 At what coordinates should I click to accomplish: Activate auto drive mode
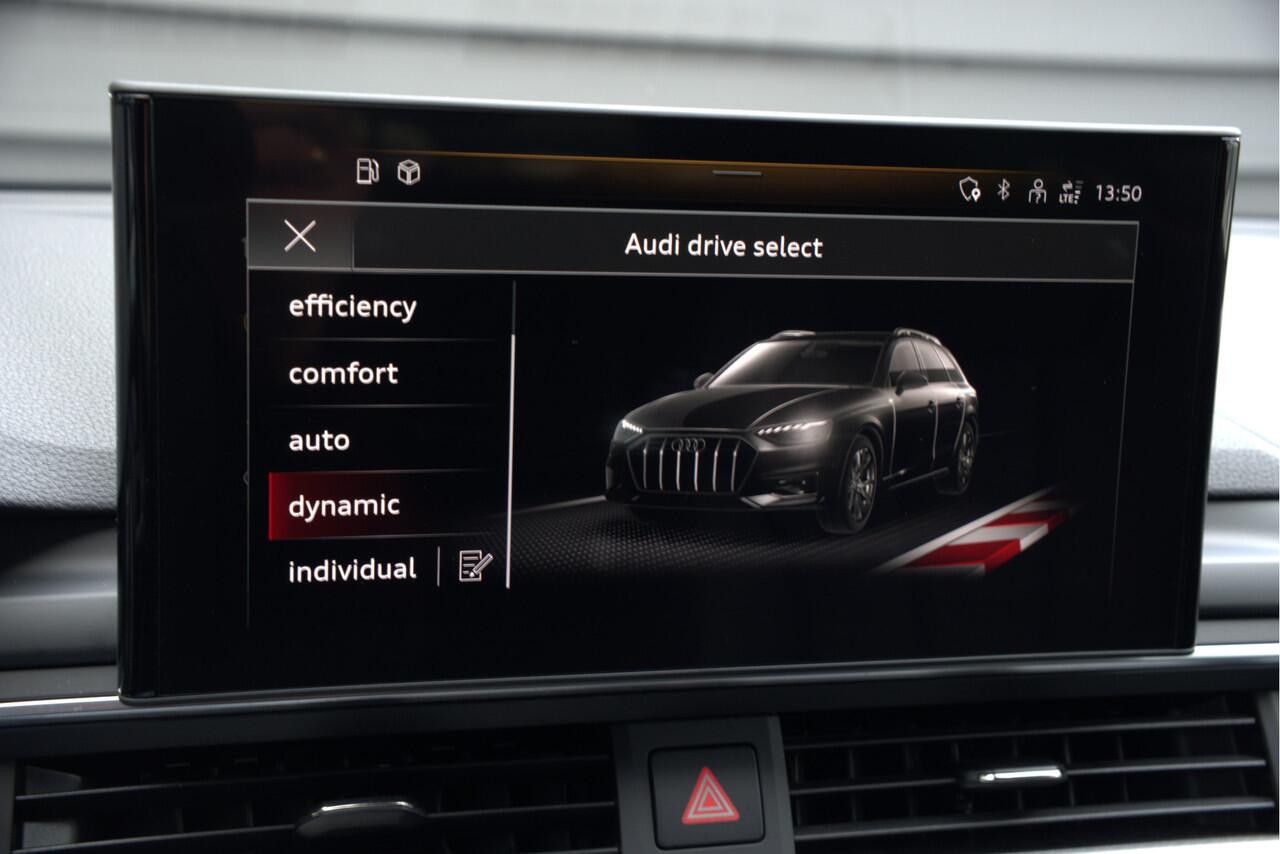pyautogui.click(x=318, y=439)
